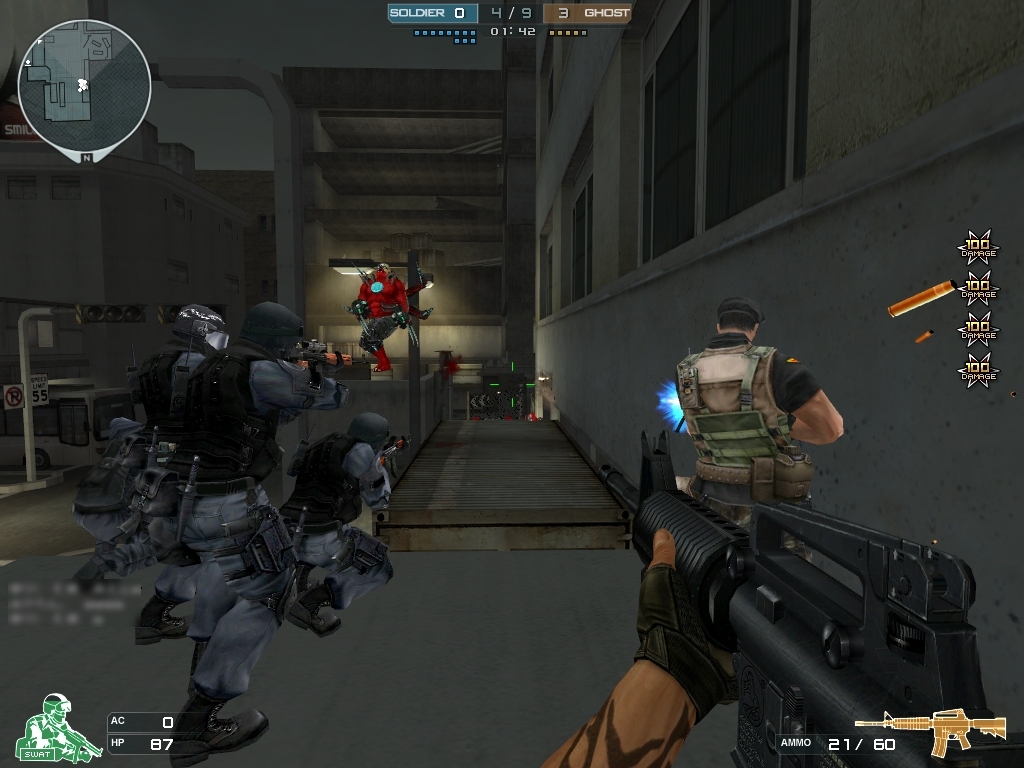Select the green SWAT soldier icon

click(57, 728)
